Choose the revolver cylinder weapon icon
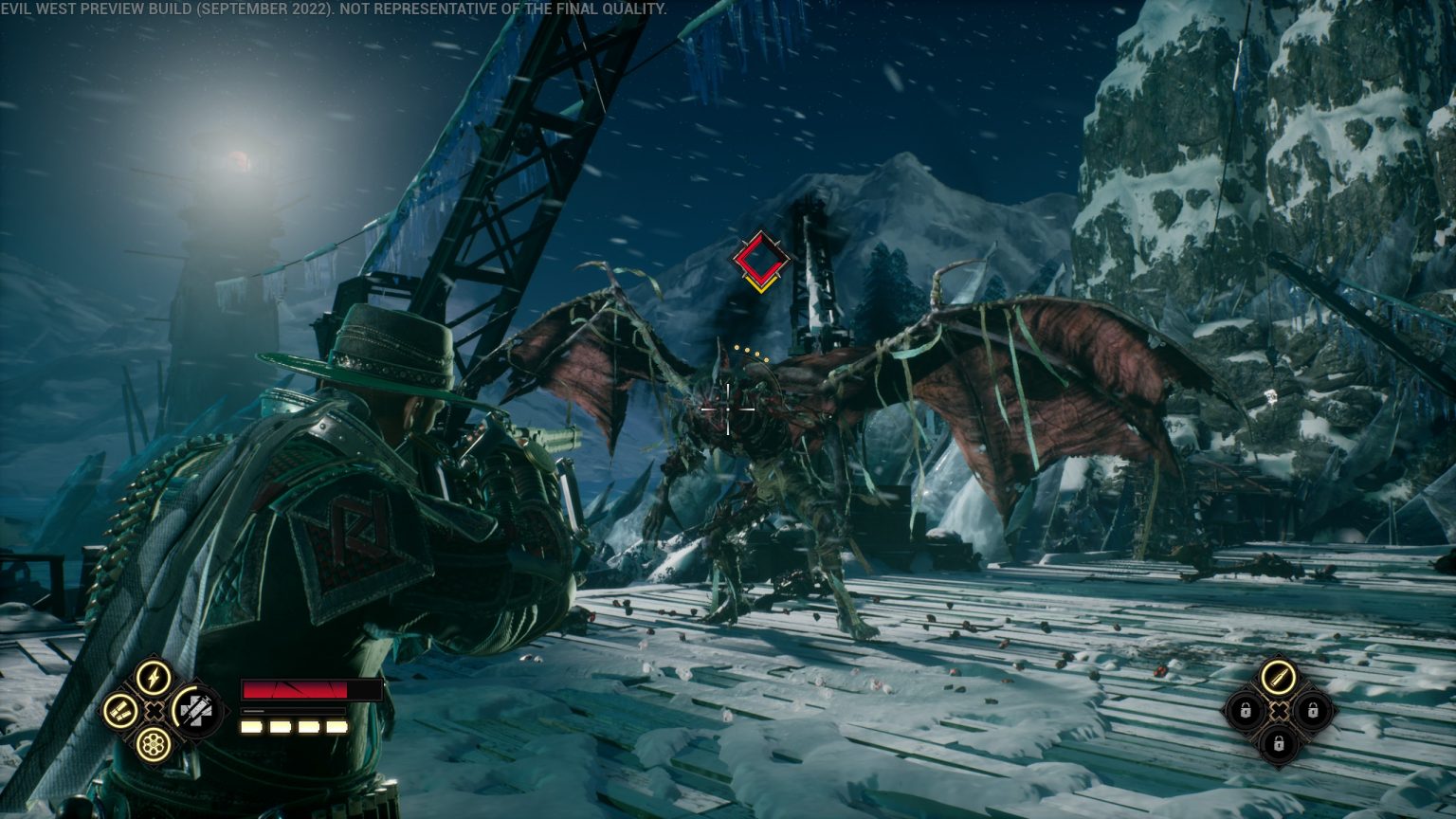The height and width of the screenshot is (819, 1456). (153, 744)
